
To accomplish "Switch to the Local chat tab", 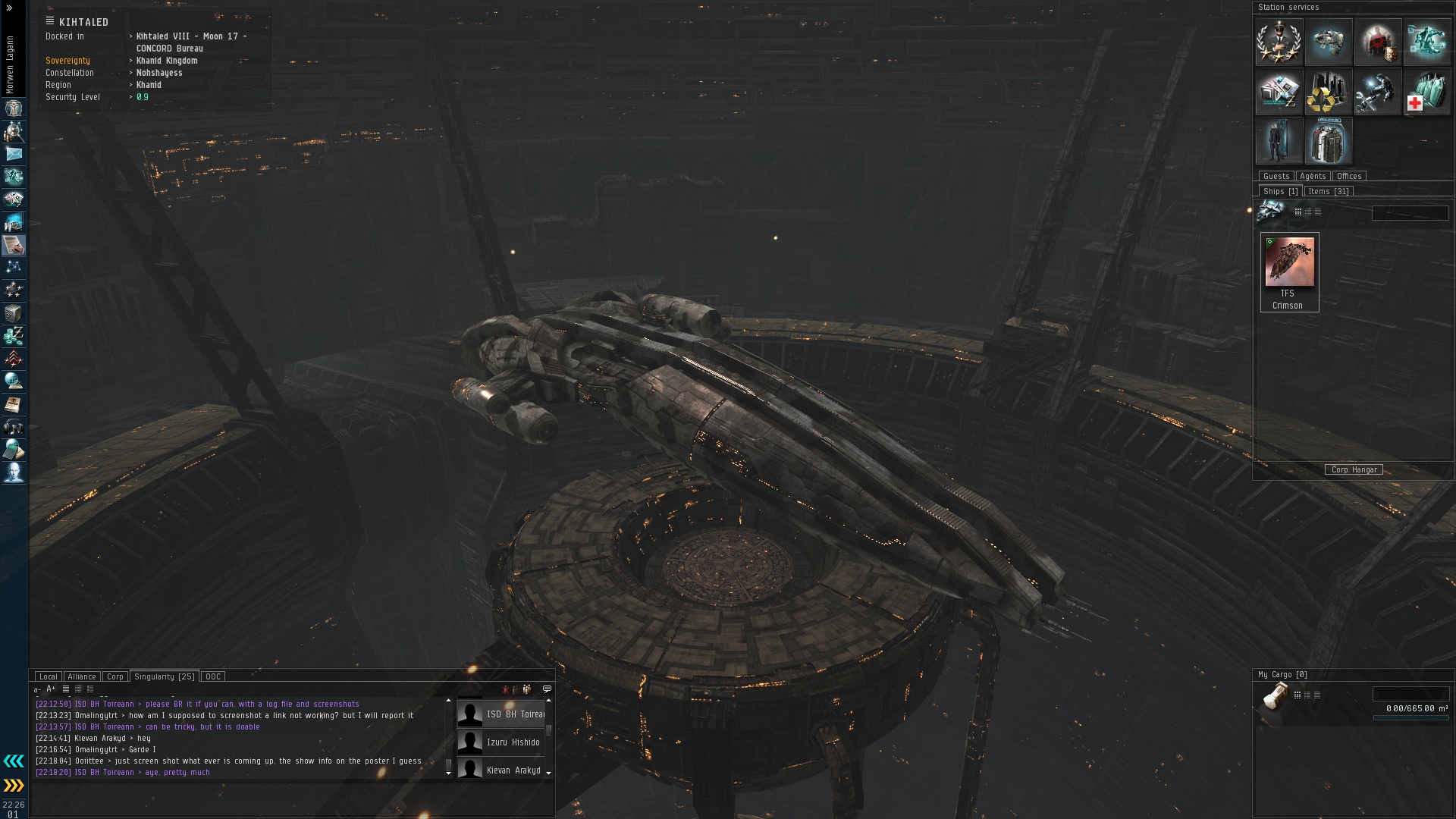I will tap(48, 676).
